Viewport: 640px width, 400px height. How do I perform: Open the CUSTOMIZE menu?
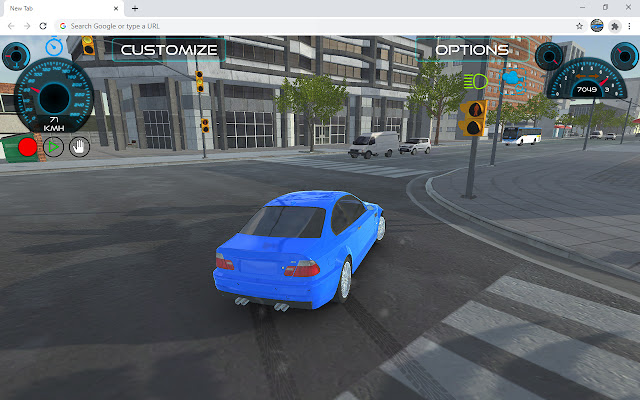pos(169,49)
